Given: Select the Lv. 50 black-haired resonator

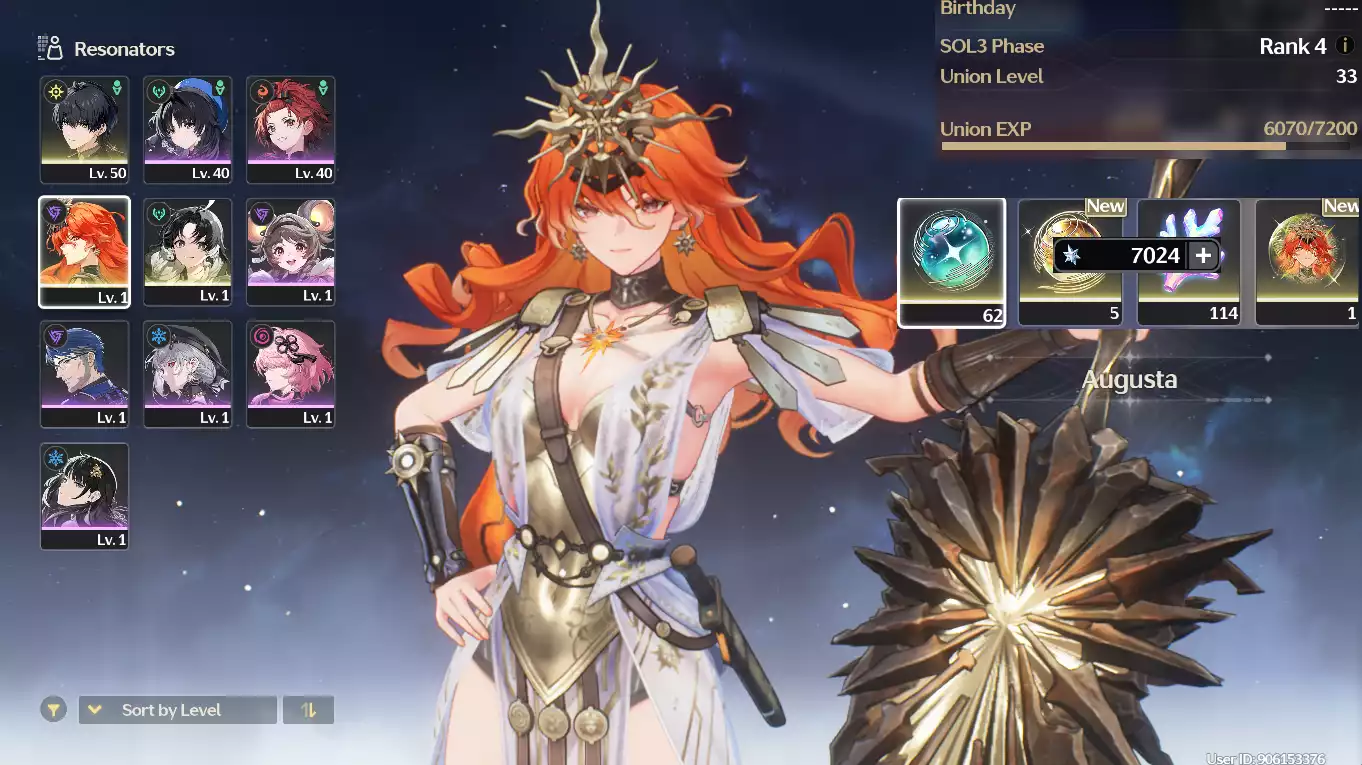Looking at the screenshot, I should pos(84,129).
